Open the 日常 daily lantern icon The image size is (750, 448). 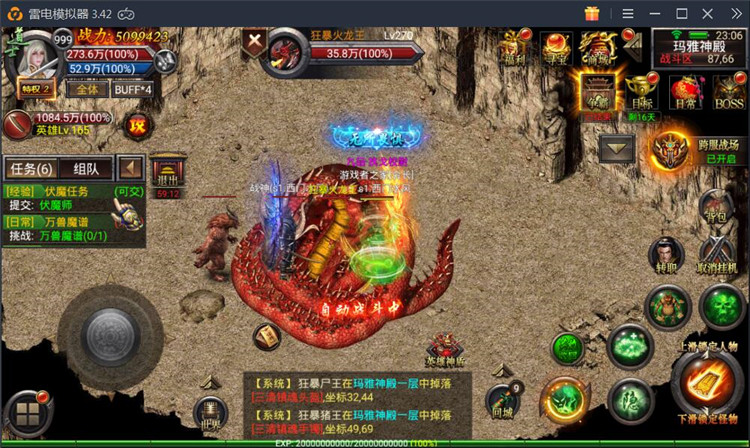pyautogui.click(x=685, y=92)
